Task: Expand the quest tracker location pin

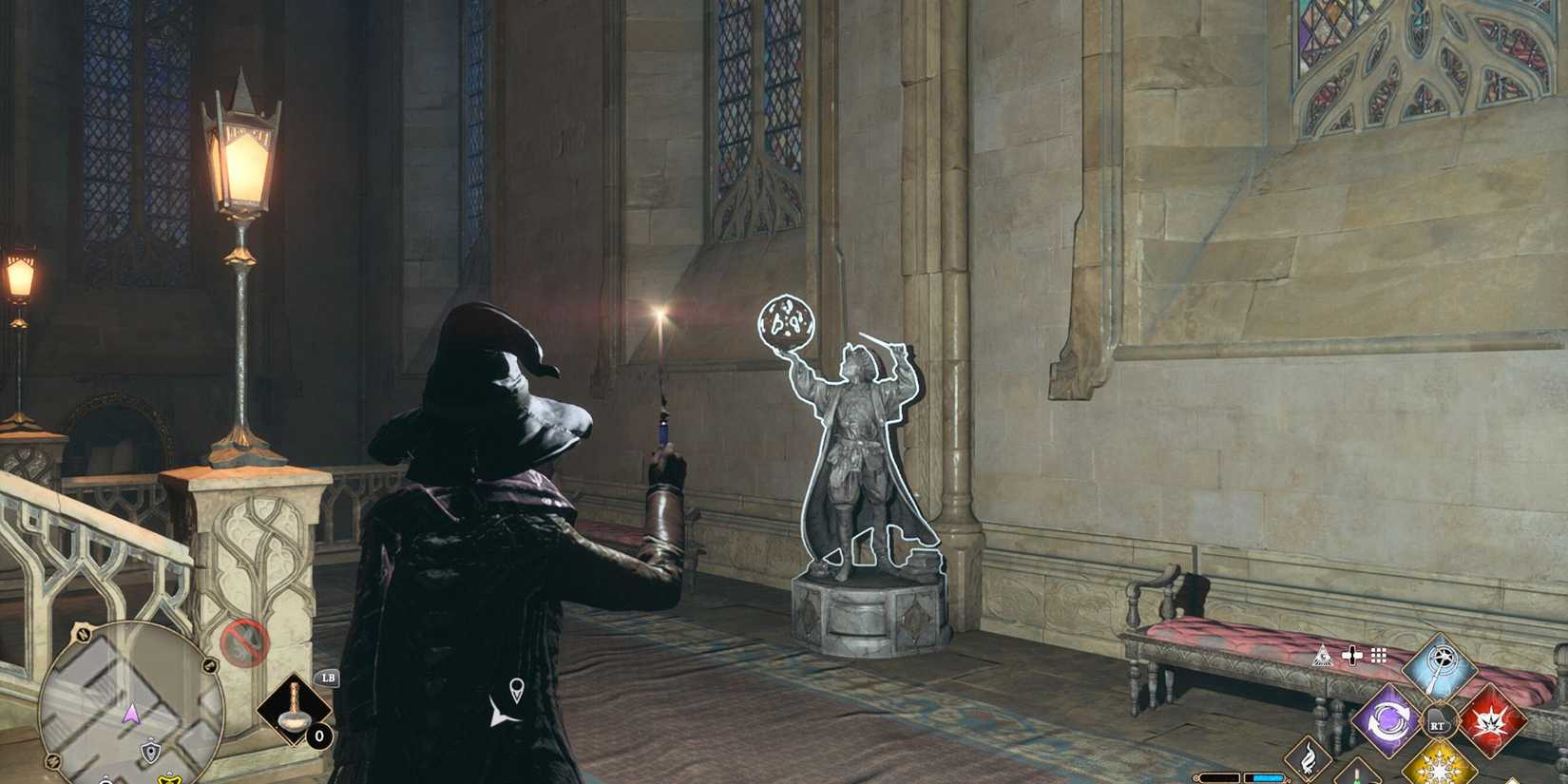Action: (x=517, y=689)
